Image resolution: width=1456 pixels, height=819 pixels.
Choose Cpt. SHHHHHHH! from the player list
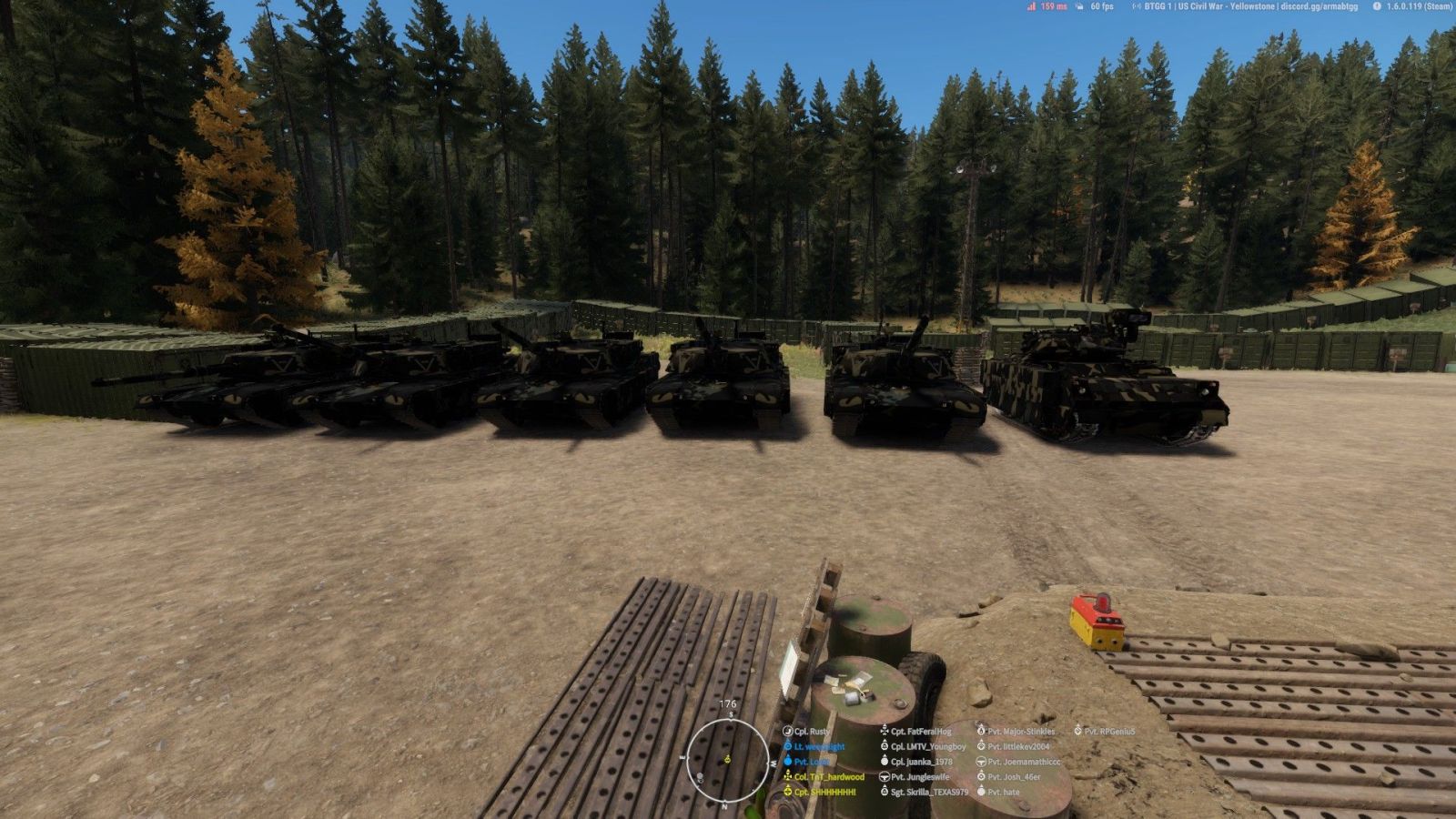click(x=824, y=793)
